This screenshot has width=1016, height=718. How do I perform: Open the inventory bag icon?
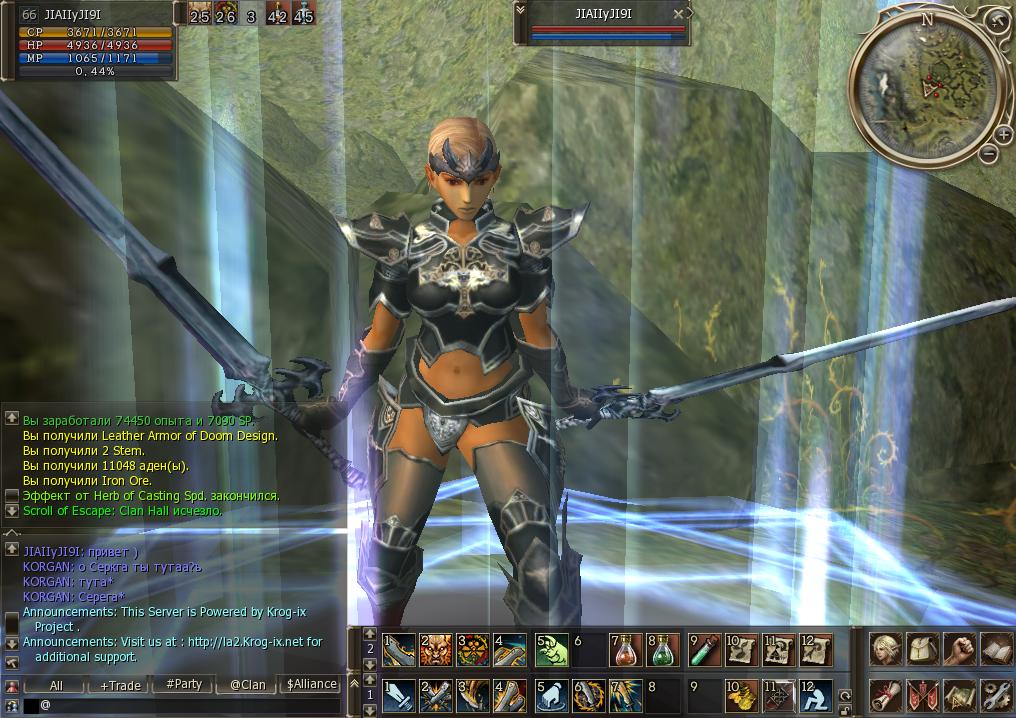(921, 649)
